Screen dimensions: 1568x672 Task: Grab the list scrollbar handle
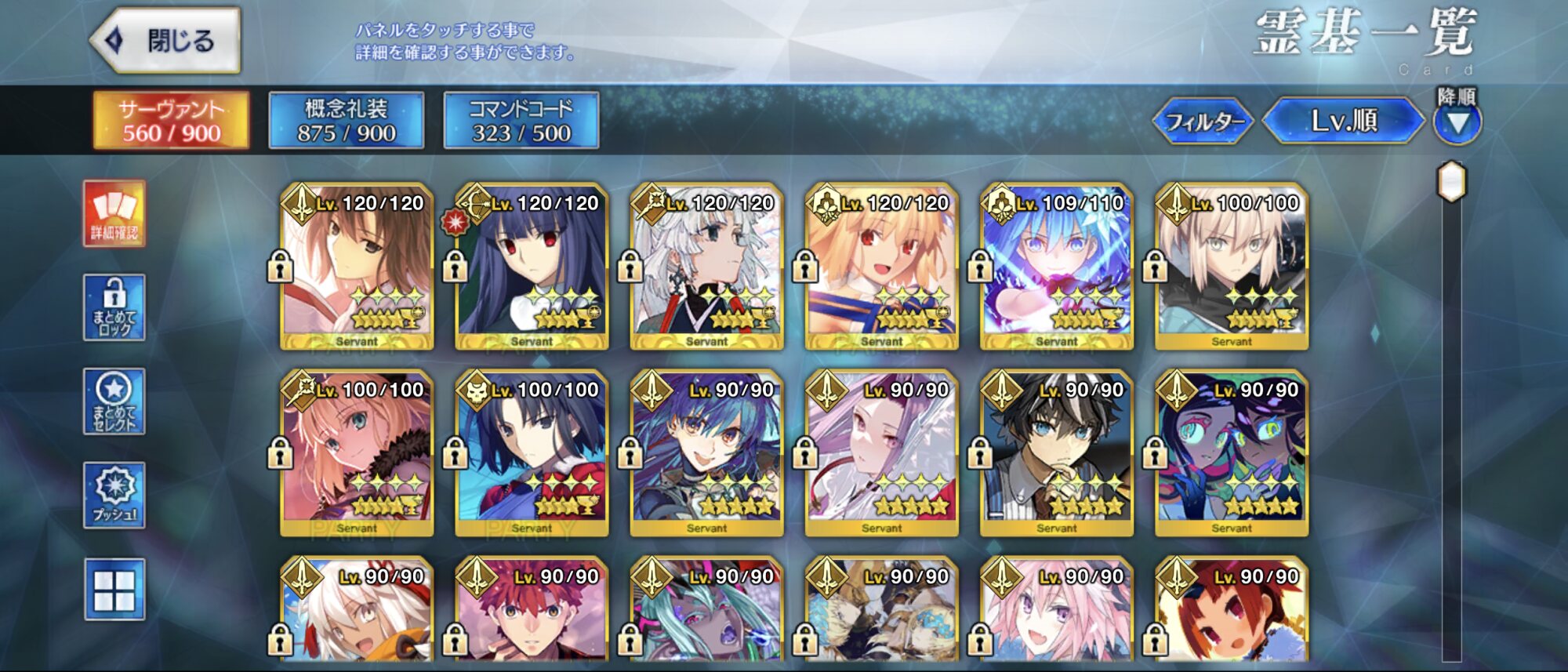(x=1451, y=182)
